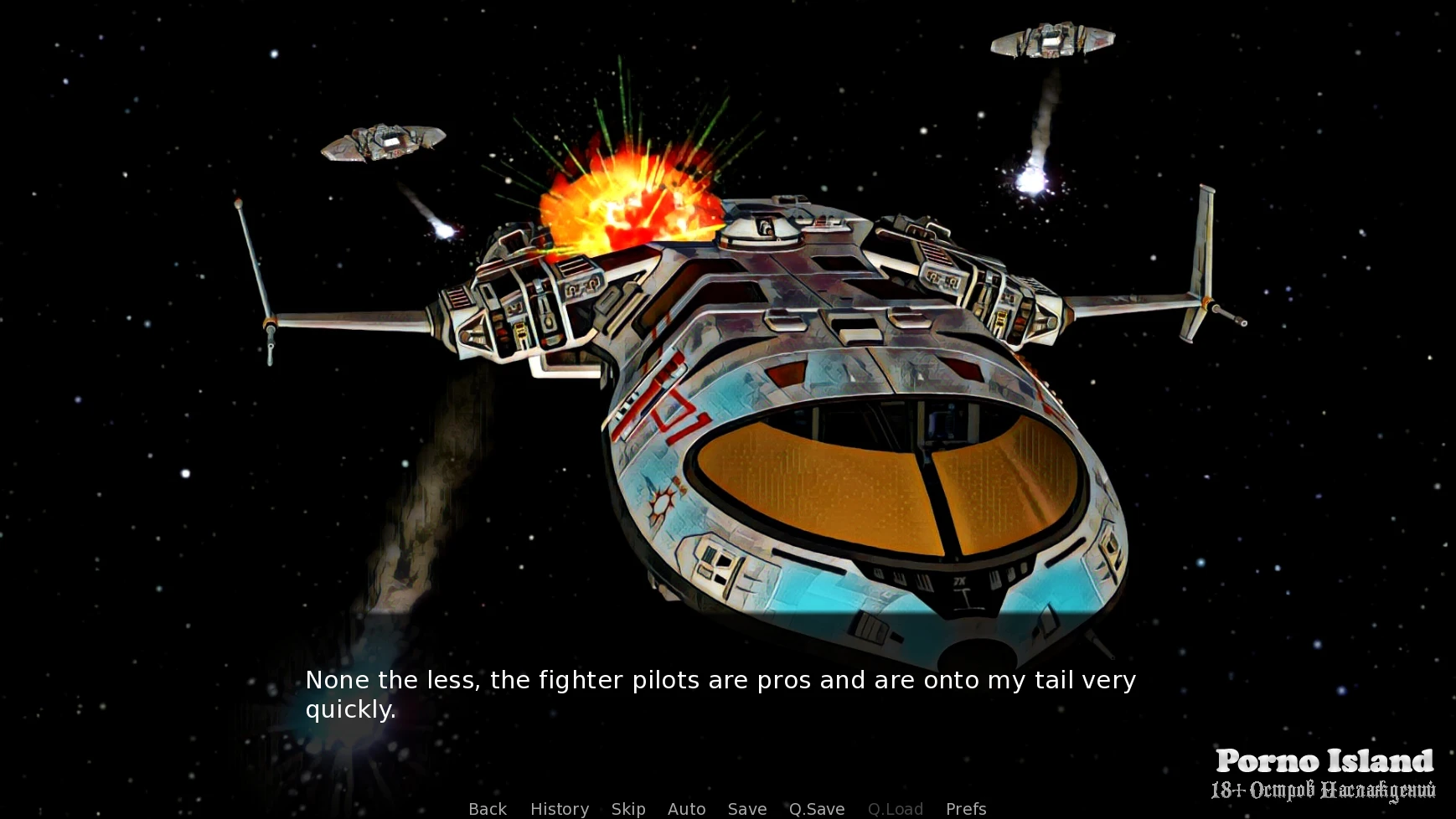Open the Prefs menu
Screen dimensions: 1456x819
point(966,809)
